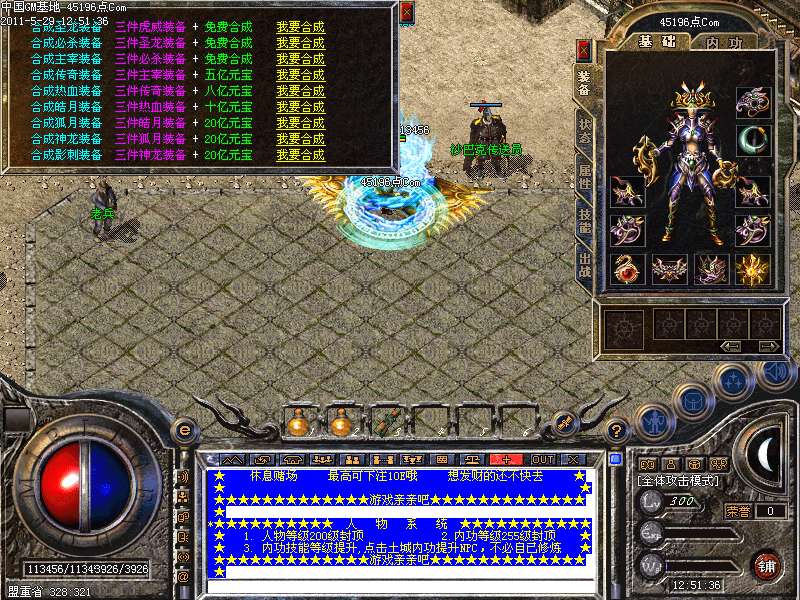Click 我要合成 for 合成必杀装备 row
Image resolution: width=800 pixels, height=600 pixels.
point(300,43)
